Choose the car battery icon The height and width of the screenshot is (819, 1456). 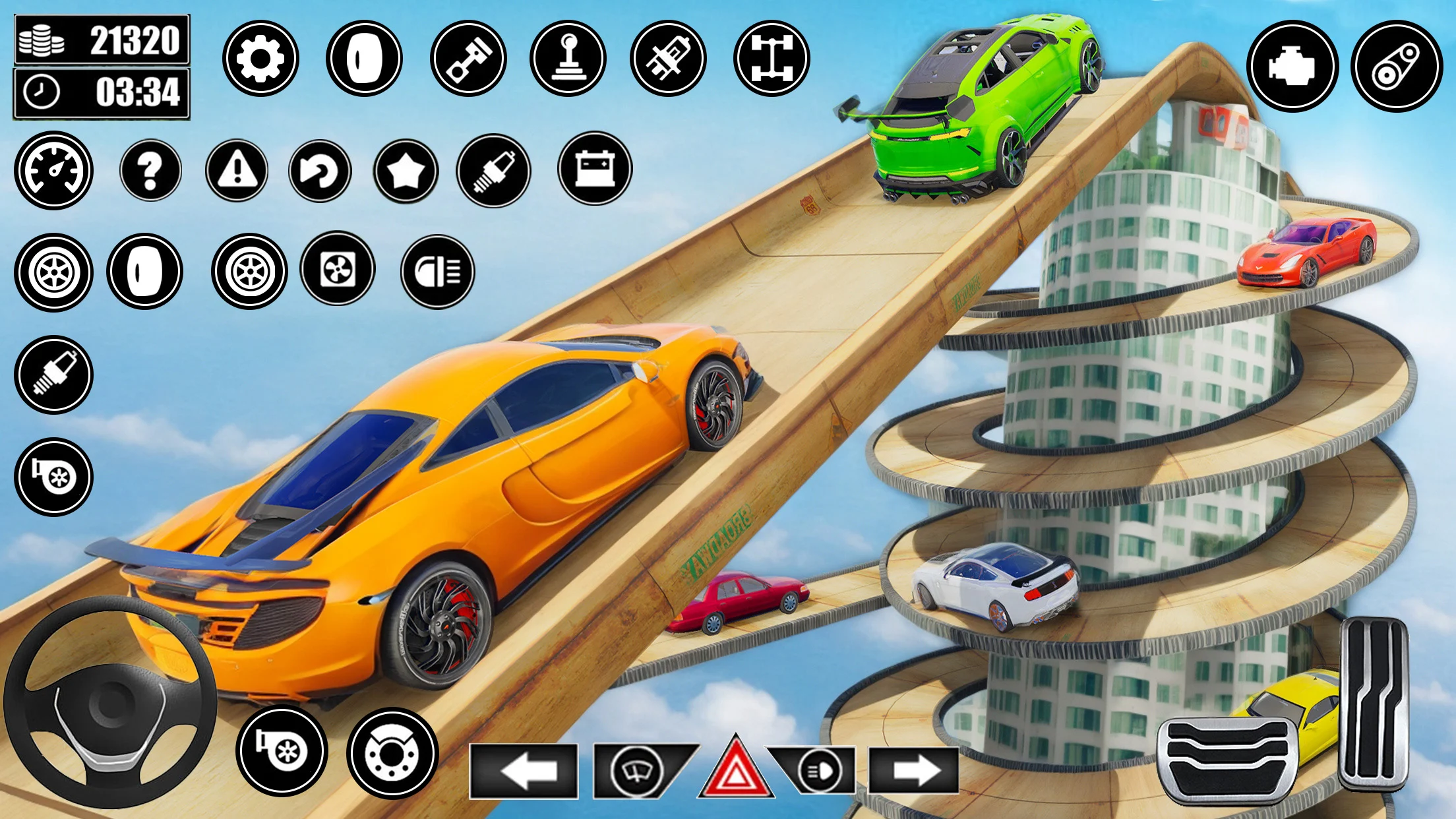595,169
